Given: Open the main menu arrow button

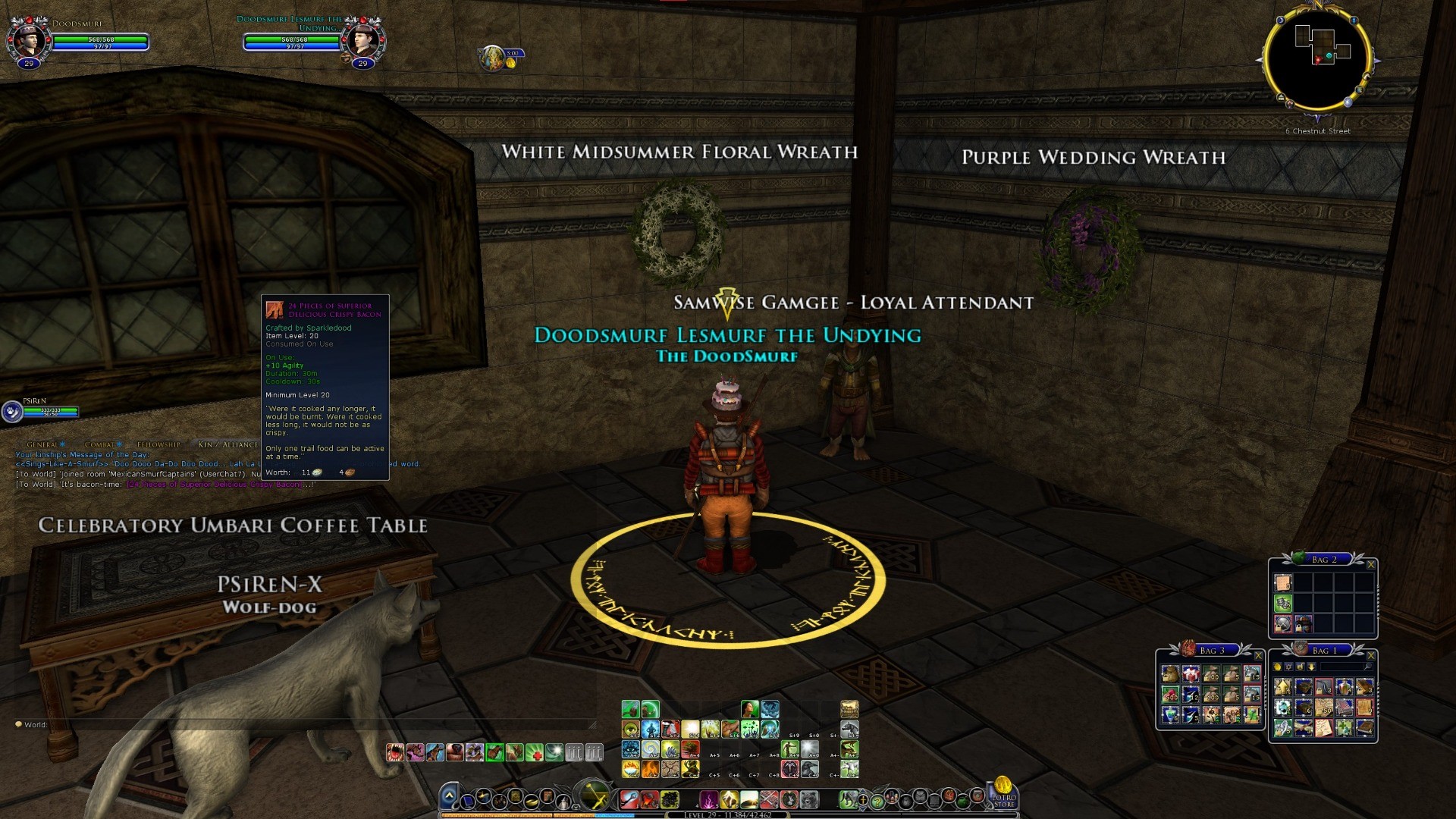Looking at the screenshot, I should [x=449, y=795].
